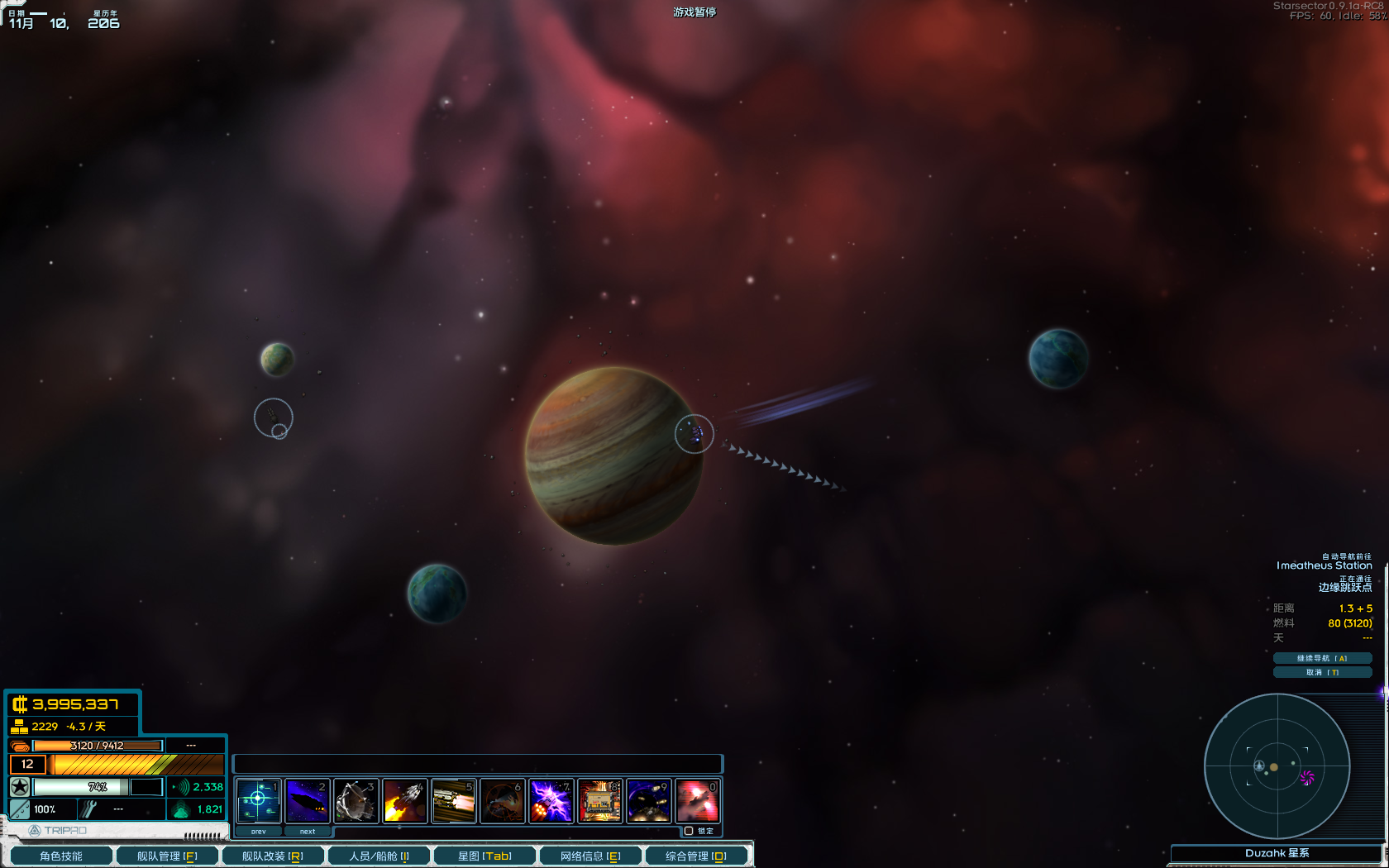Toggle the 锁定 lock checkbox
Viewport: 1389px width, 868px height.
click(x=689, y=831)
